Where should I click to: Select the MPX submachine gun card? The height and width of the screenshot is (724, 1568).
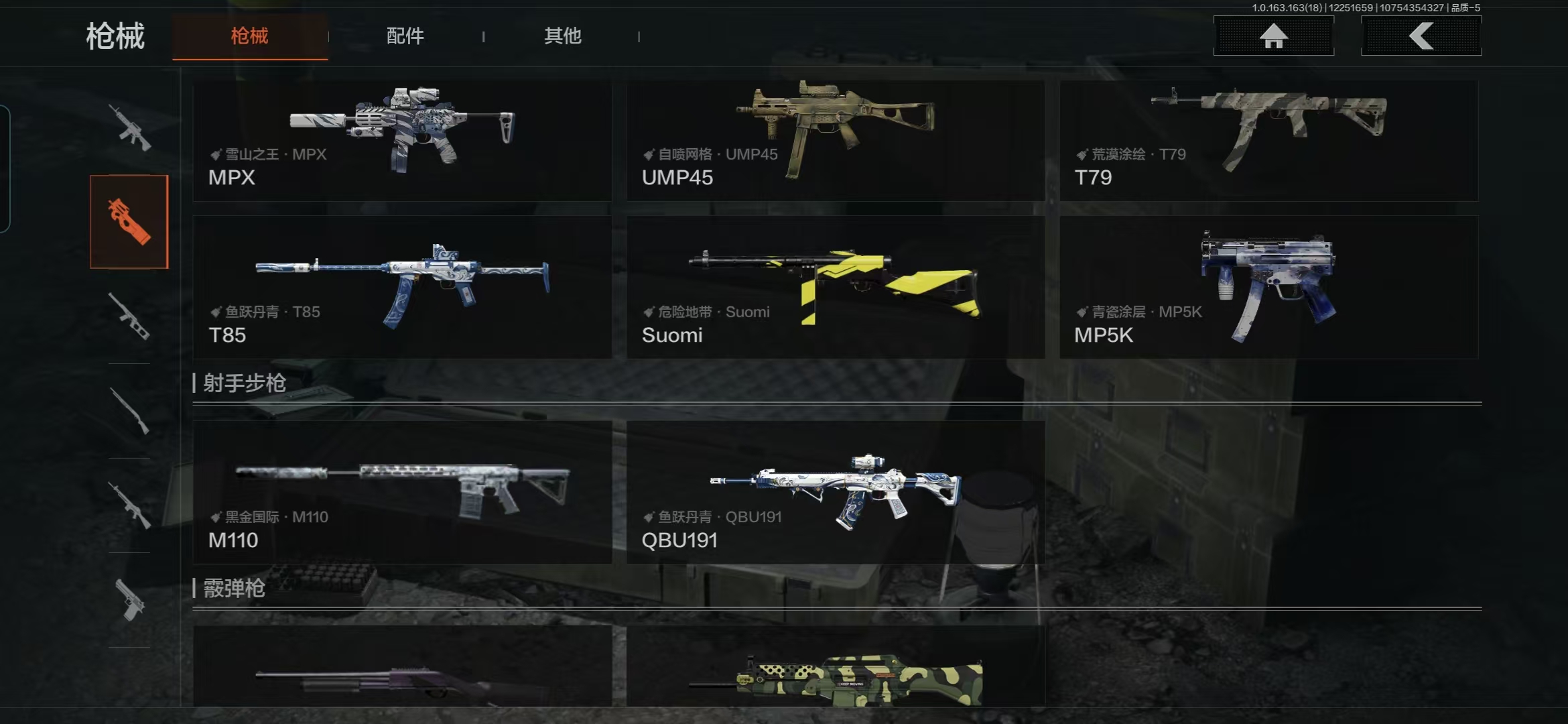point(402,141)
